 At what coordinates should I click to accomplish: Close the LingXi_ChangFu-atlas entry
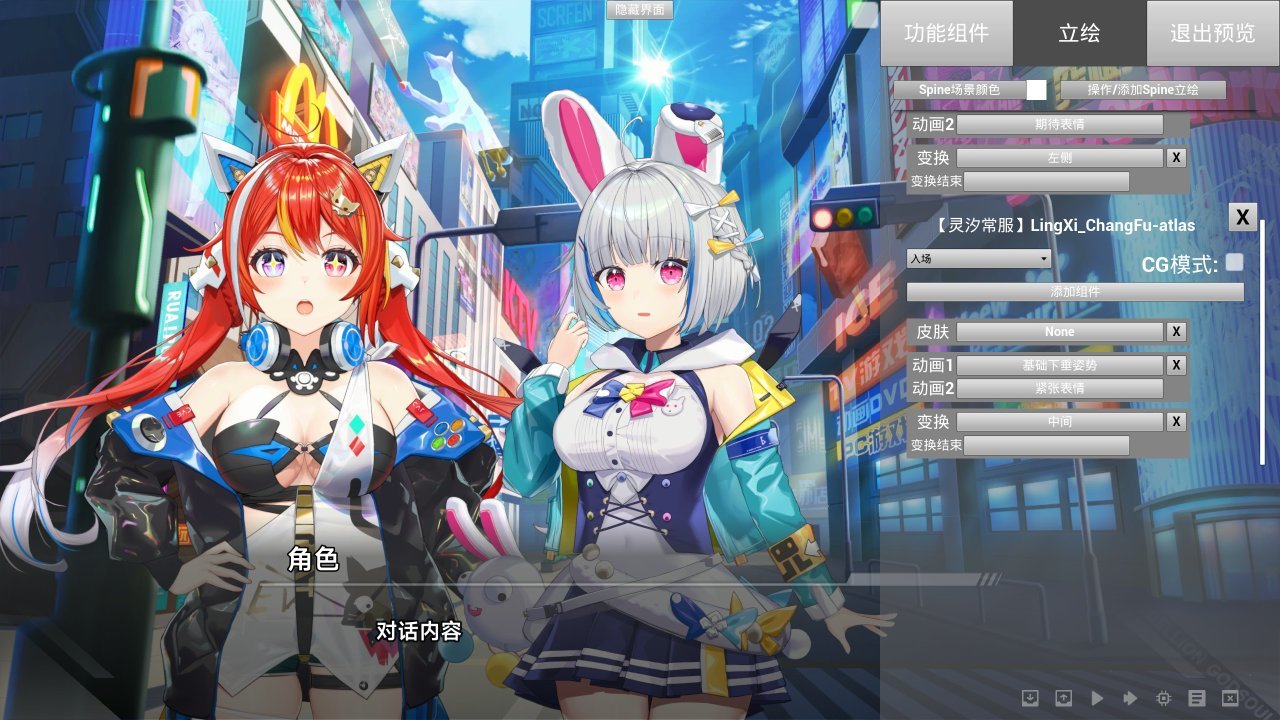click(1242, 216)
